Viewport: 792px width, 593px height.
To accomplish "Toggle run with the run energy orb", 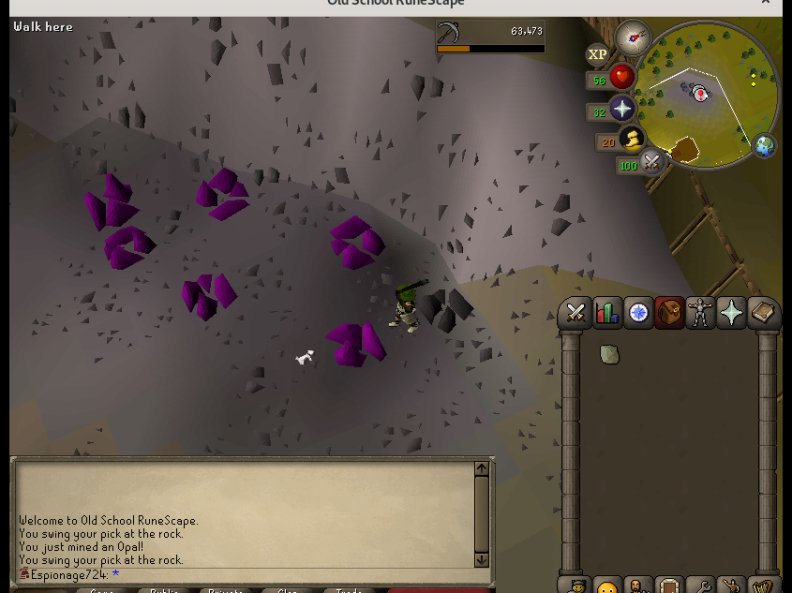I will (x=631, y=139).
